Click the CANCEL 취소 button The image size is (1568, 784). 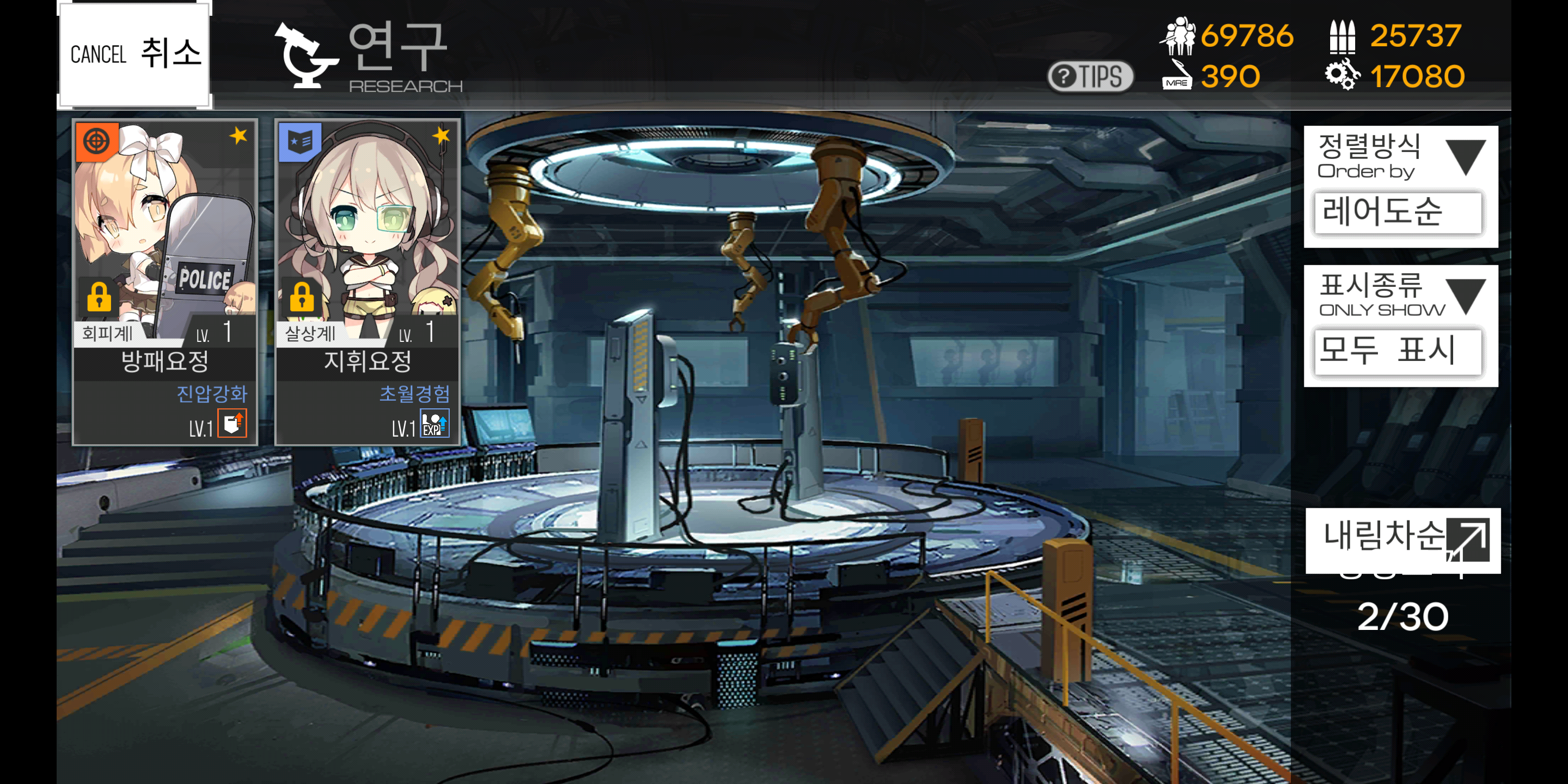click(x=134, y=54)
